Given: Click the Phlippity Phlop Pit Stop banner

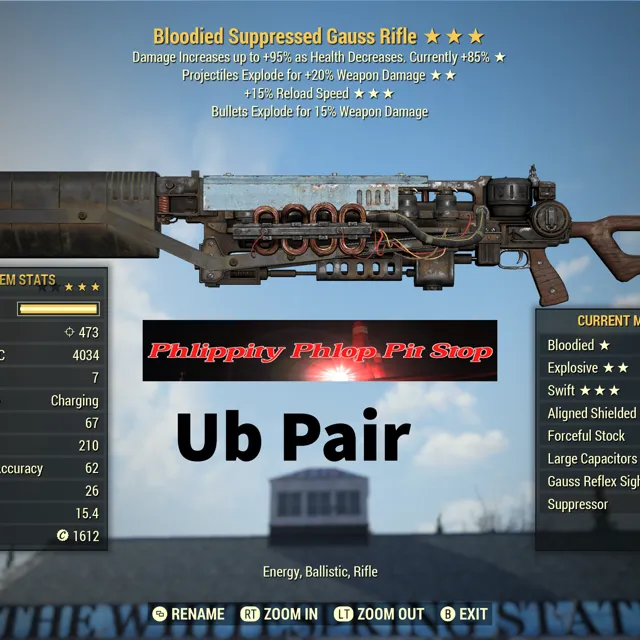Looking at the screenshot, I should tap(320, 351).
